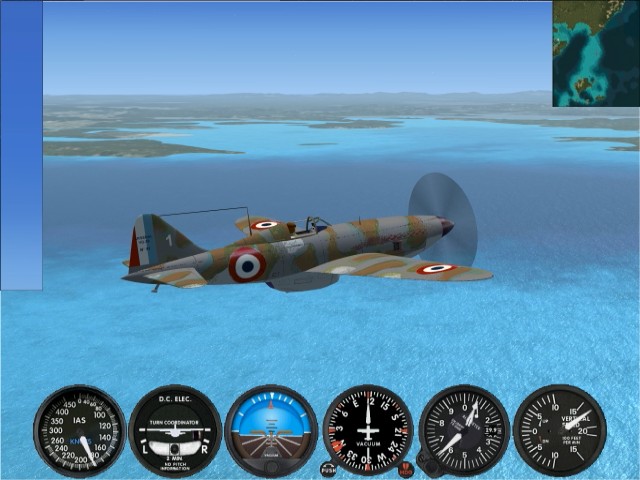The width and height of the screenshot is (640, 480).
Task: Open the minimap in the corner
Action: click(596, 53)
